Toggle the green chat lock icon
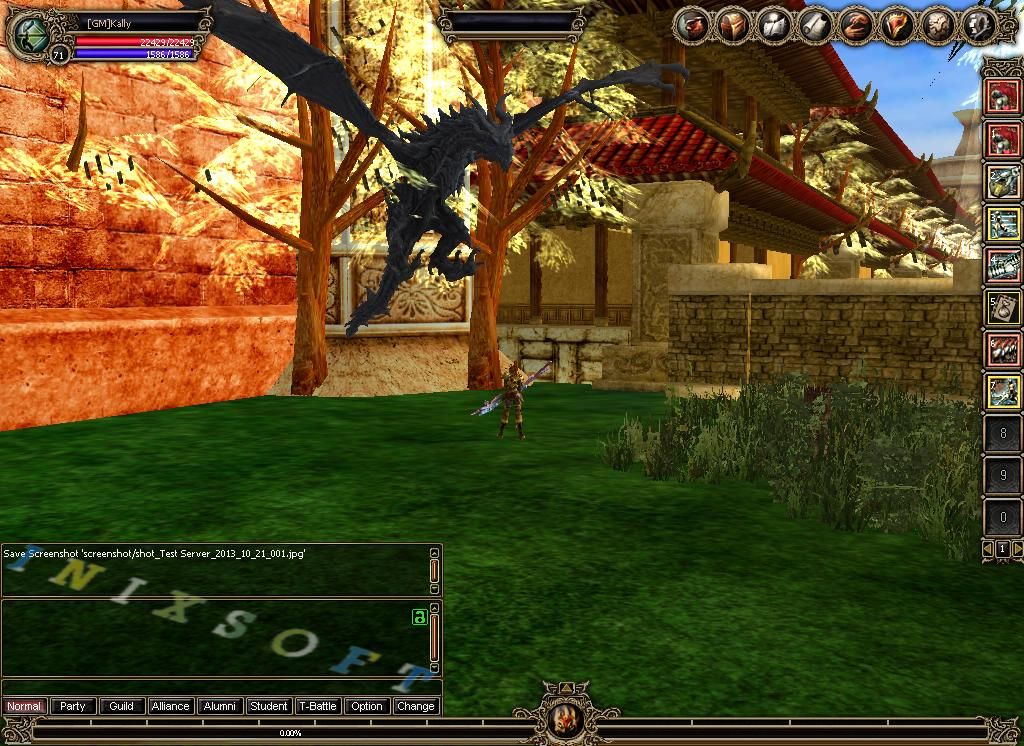 click(x=420, y=617)
